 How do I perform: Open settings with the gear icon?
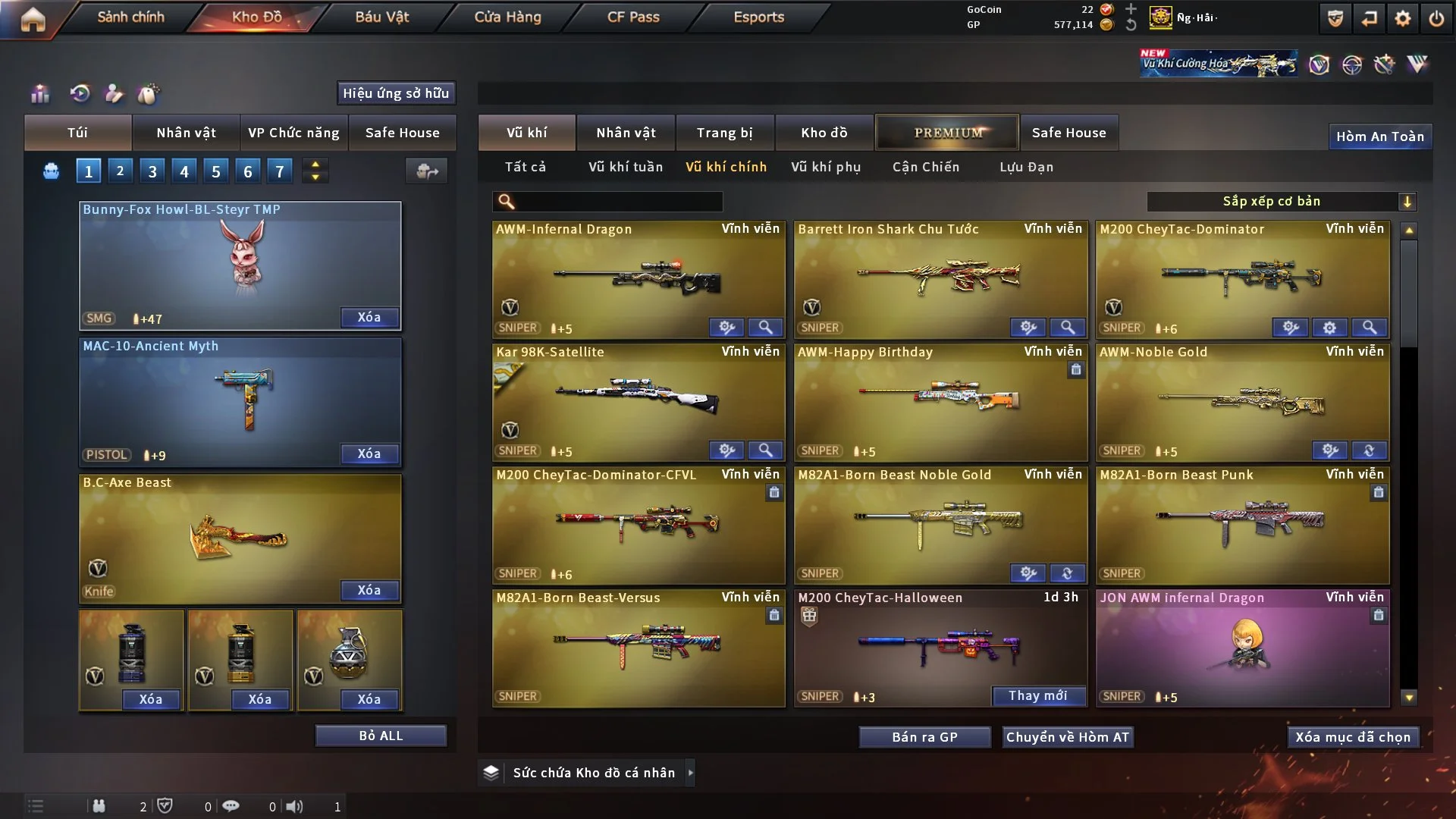1403,18
